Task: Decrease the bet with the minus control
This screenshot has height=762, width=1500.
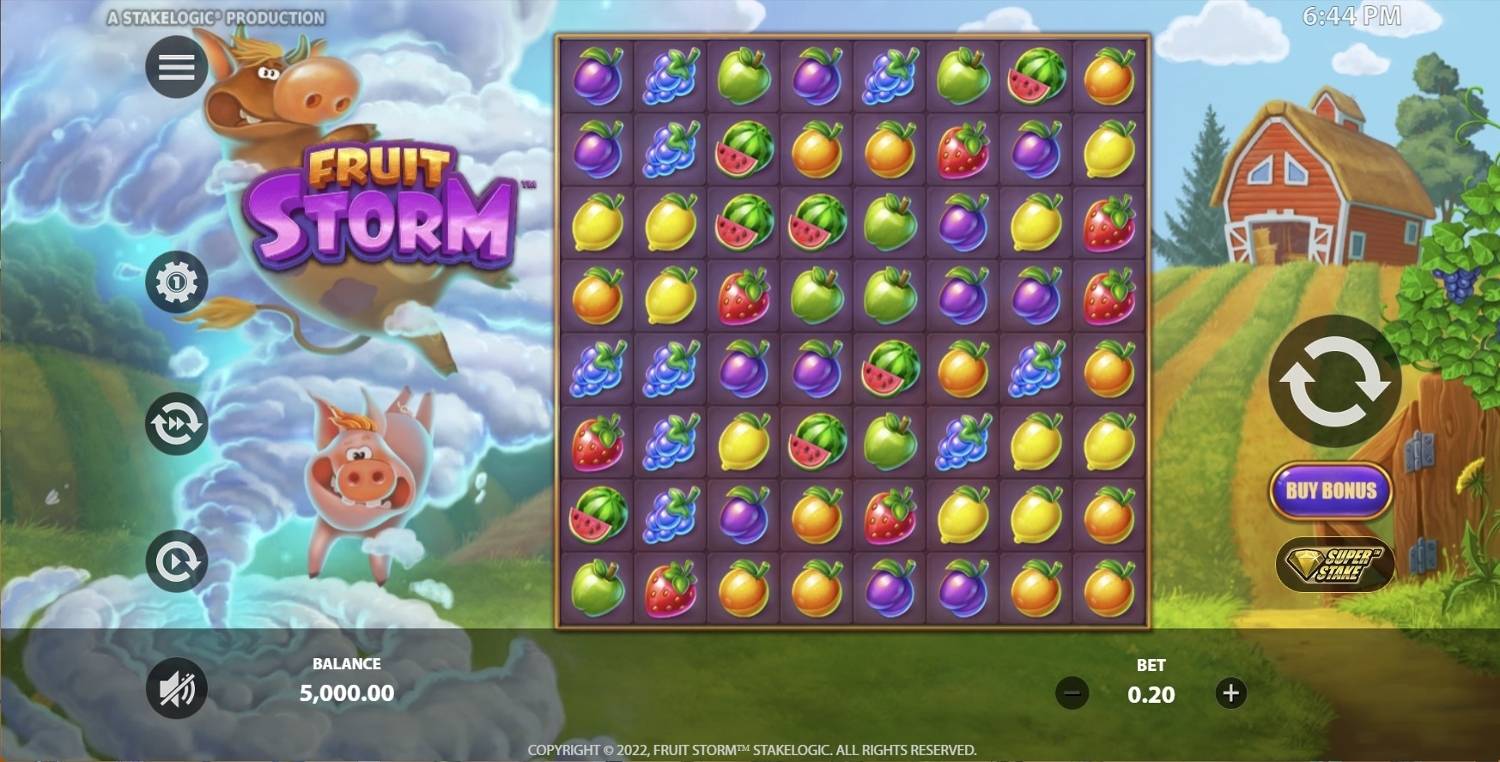Action: (1073, 691)
